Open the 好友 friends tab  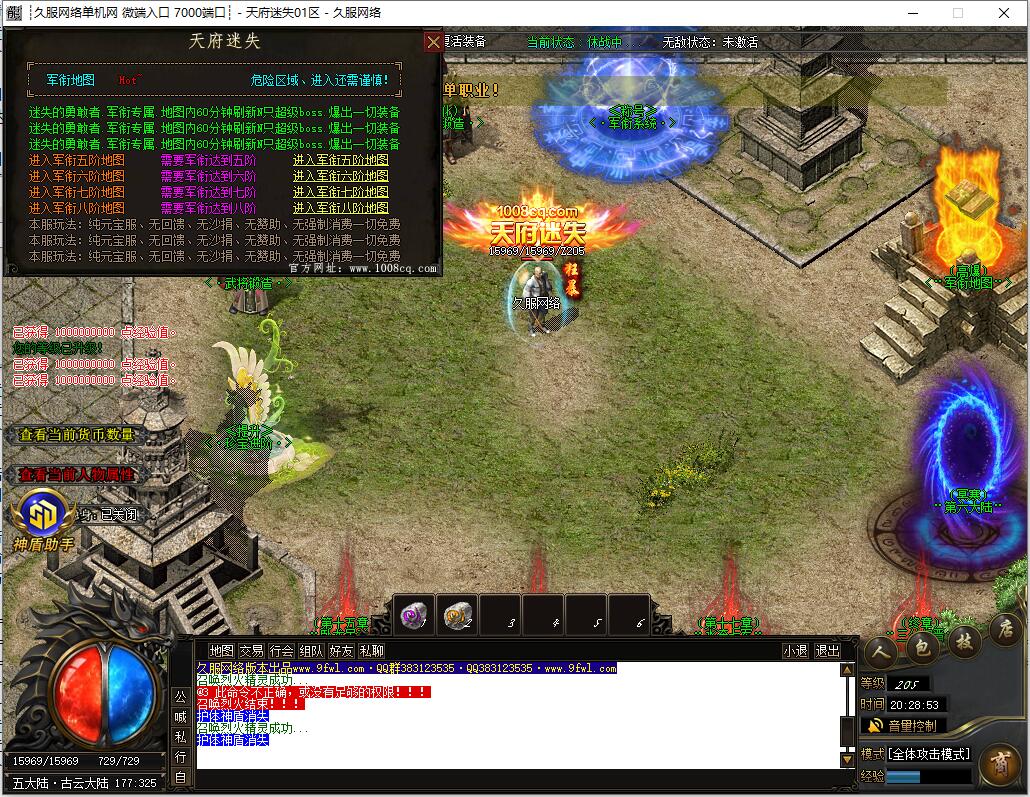(341, 651)
